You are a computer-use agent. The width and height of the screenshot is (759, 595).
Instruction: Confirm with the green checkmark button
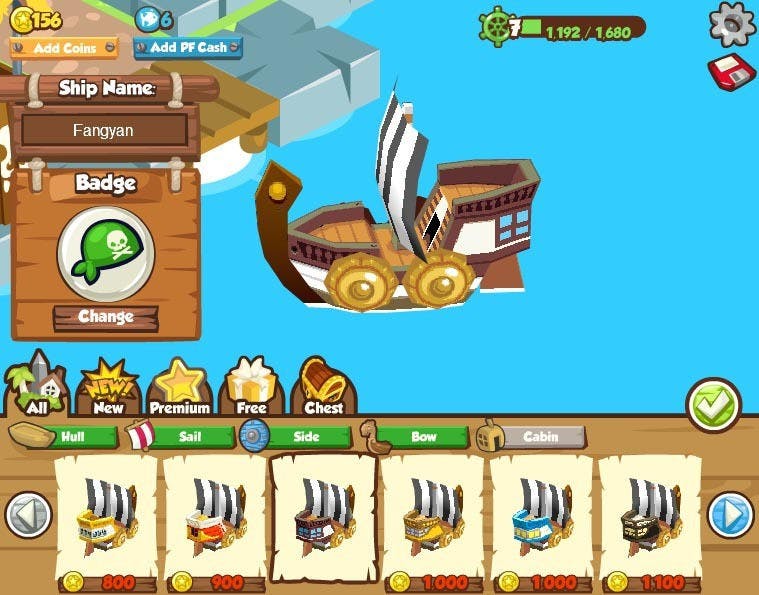[712, 404]
